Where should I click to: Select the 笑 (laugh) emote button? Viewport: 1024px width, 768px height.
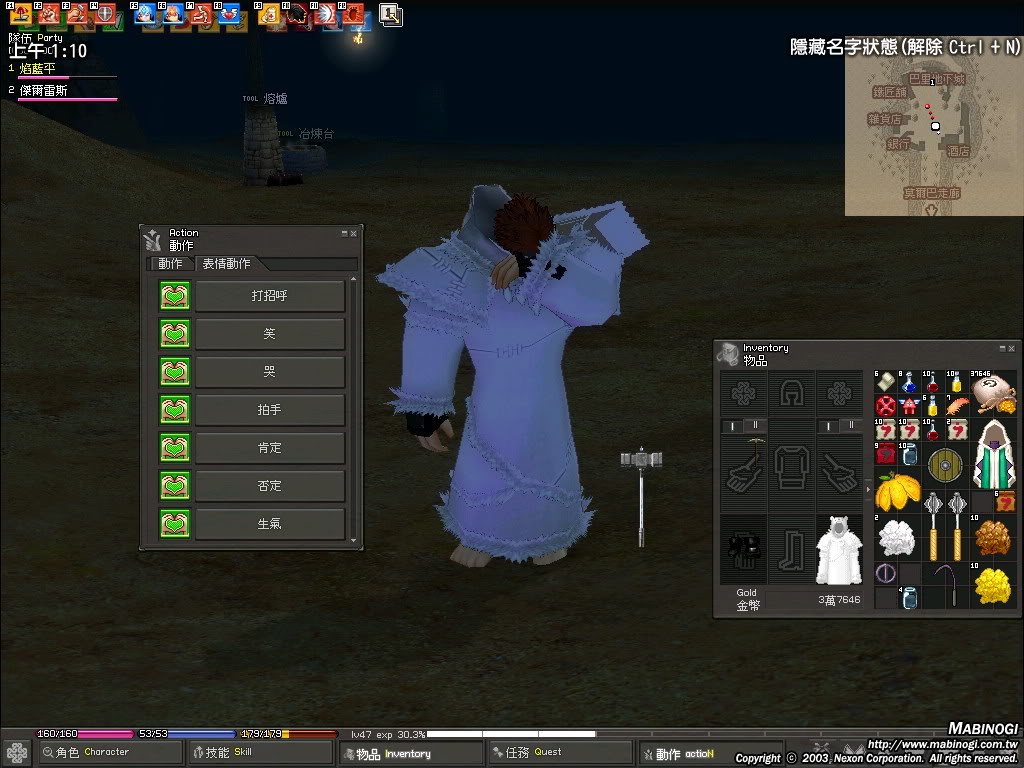(x=269, y=334)
